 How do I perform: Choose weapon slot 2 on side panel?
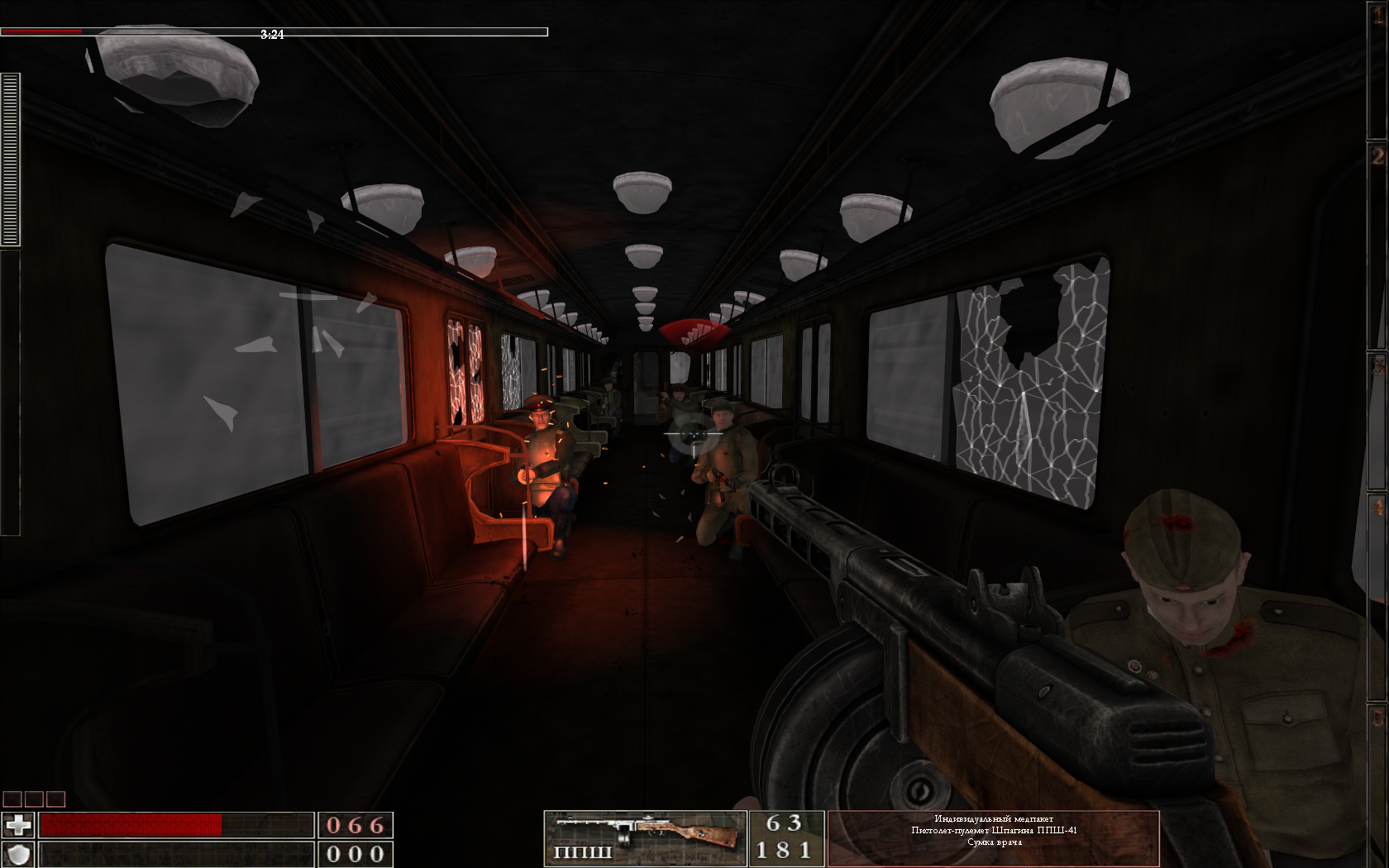[x=1377, y=157]
